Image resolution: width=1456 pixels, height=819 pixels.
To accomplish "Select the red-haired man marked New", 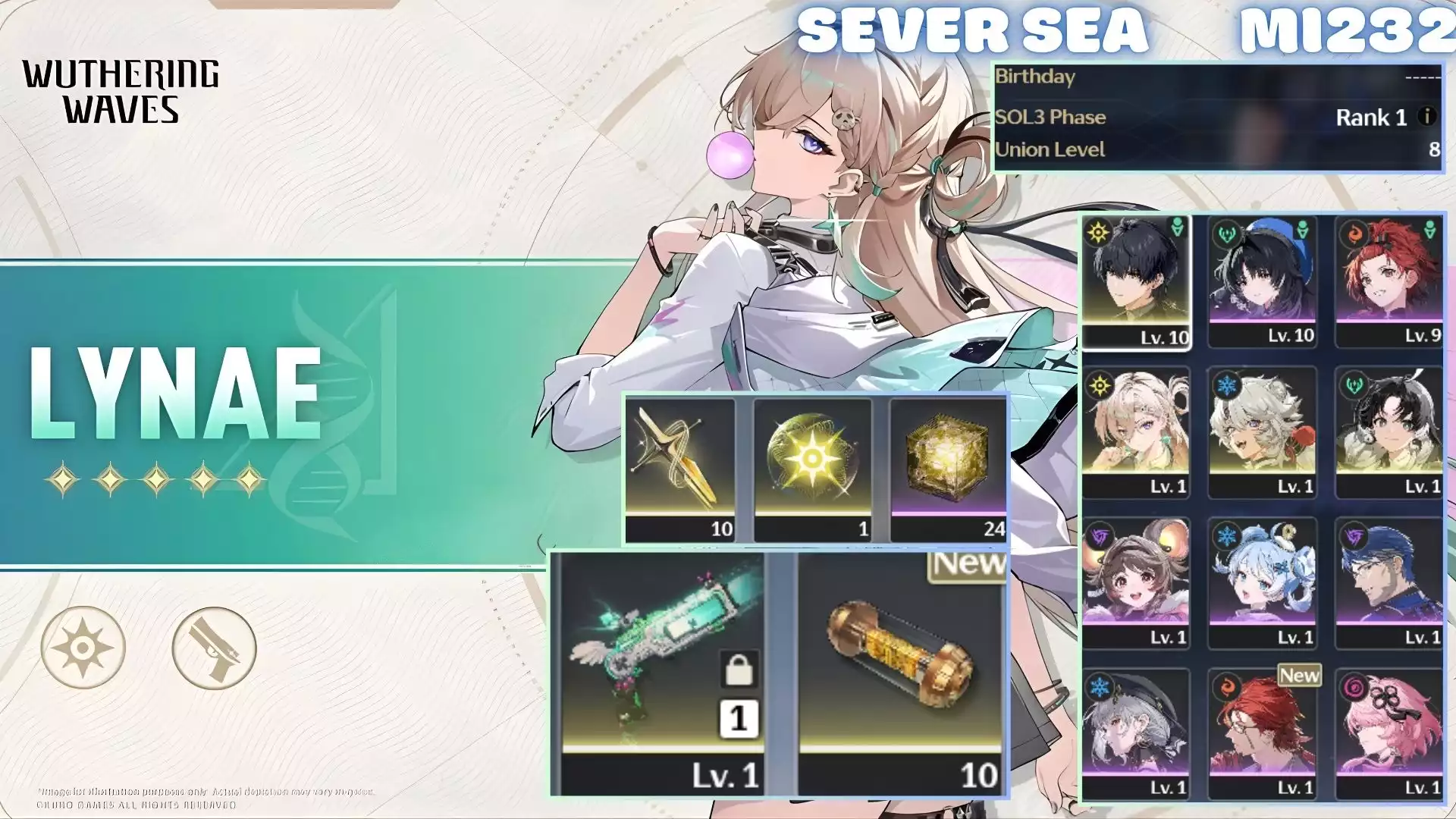I will tap(1262, 733).
